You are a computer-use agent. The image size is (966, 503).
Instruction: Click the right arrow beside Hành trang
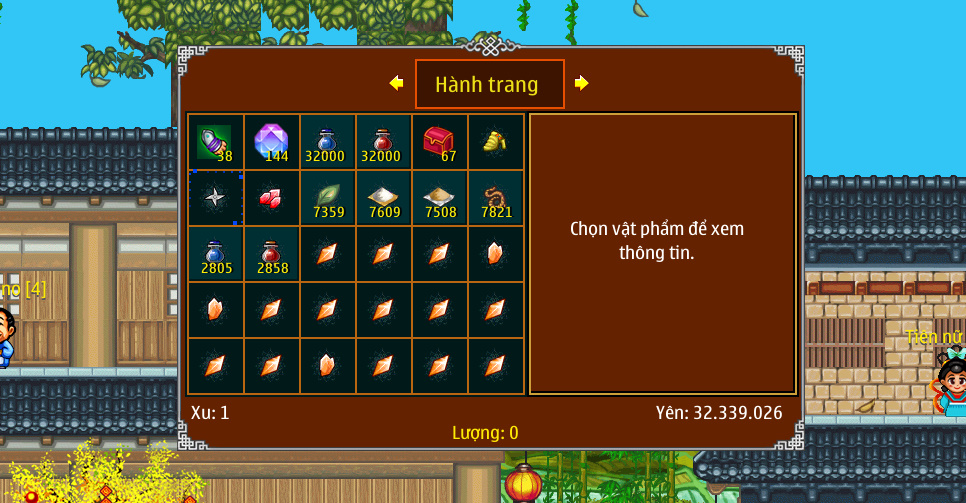[x=581, y=84]
